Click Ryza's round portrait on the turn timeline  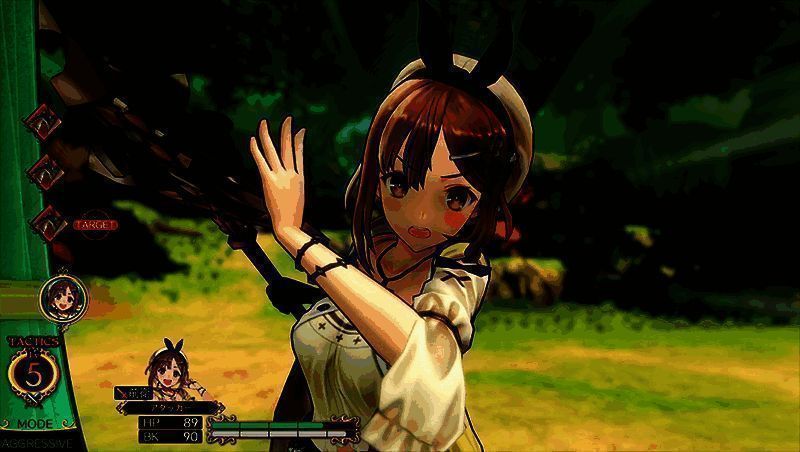[x=58, y=297]
